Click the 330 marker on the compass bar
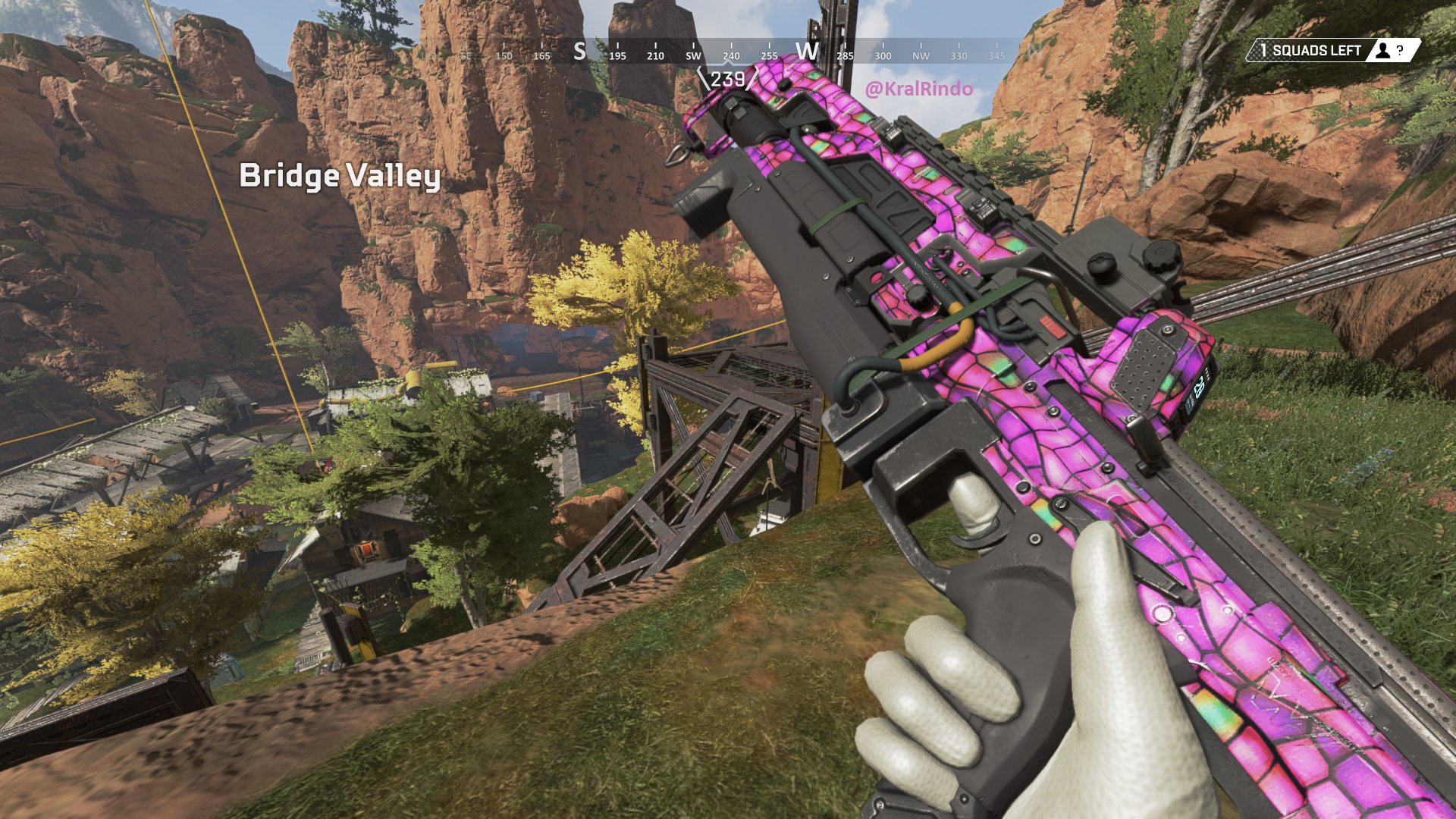The height and width of the screenshot is (819, 1456). click(960, 55)
